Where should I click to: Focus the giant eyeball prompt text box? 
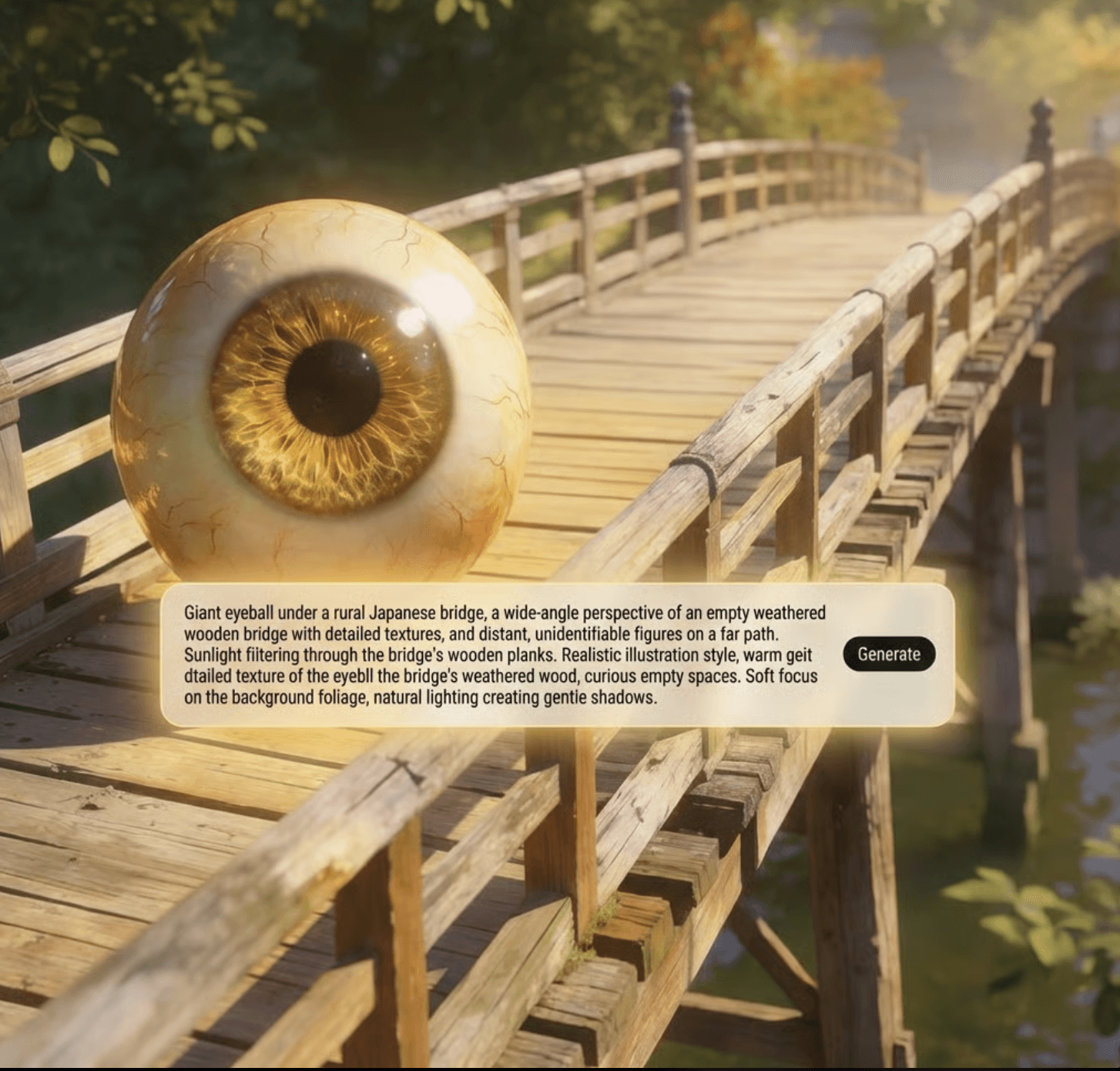click(501, 655)
